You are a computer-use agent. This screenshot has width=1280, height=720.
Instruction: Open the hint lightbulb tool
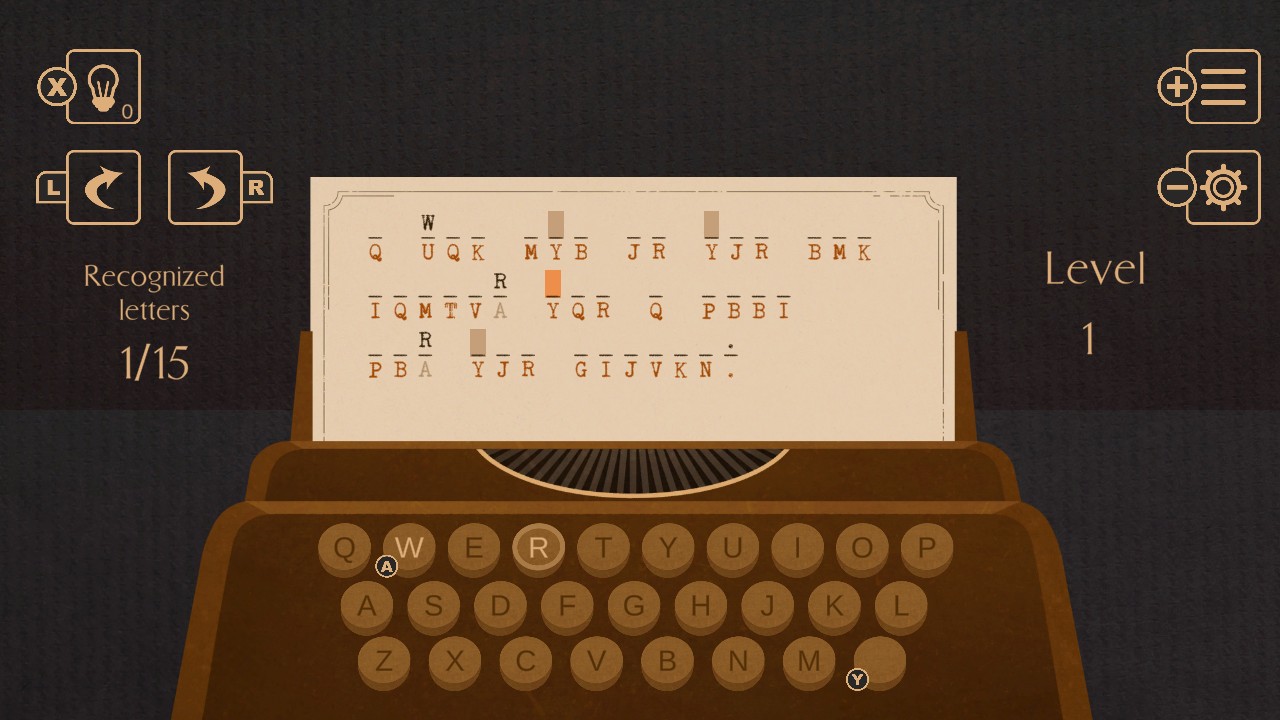pos(103,87)
